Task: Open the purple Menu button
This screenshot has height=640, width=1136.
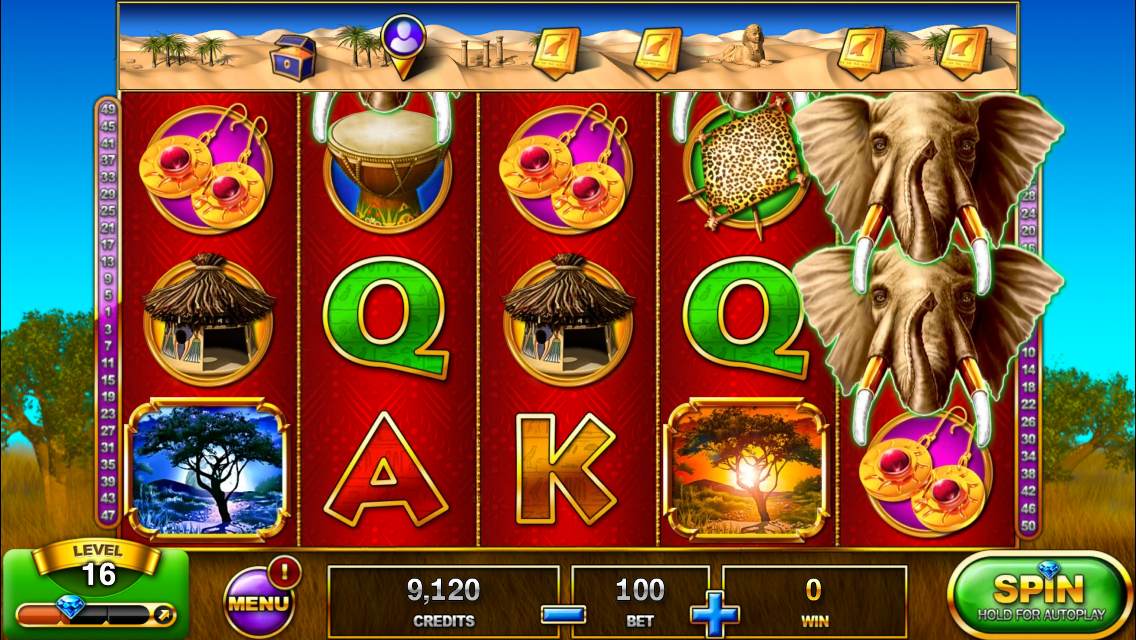Action: tap(258, 600)
